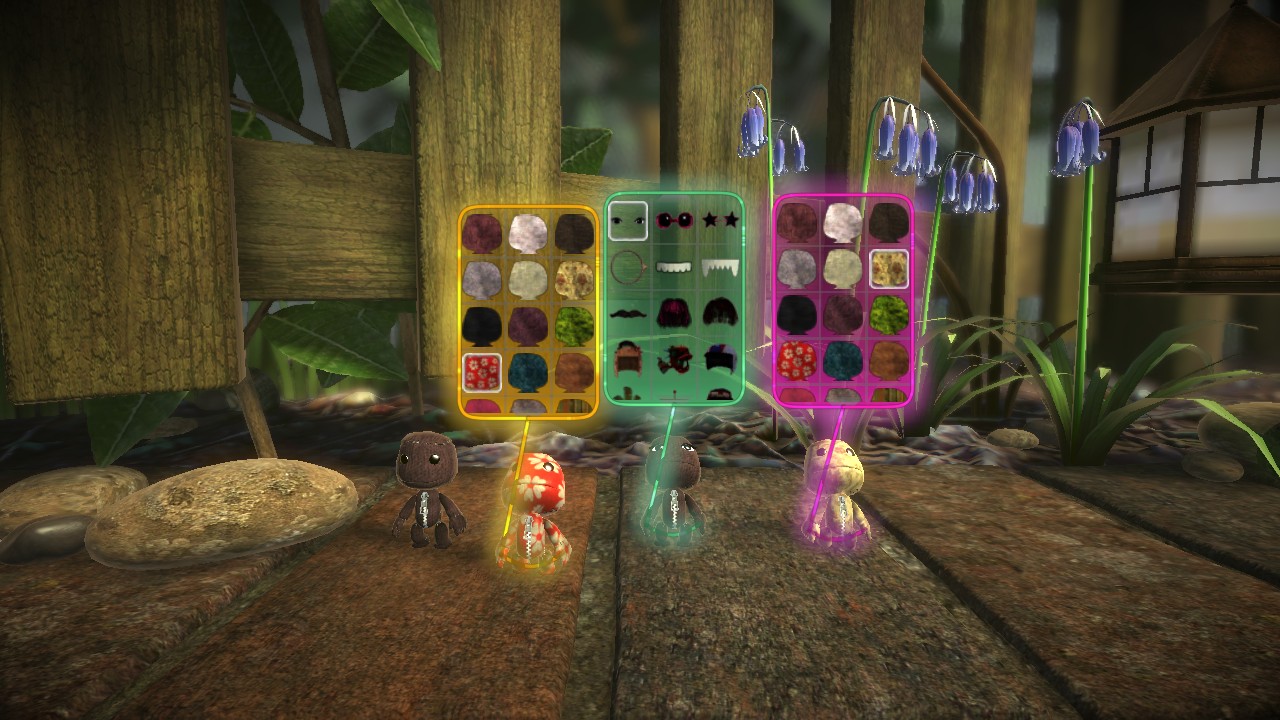This screenshot has height=720, width=1280.
Task: Select the handlebar mustache
Action: click(x=627, y=313)
